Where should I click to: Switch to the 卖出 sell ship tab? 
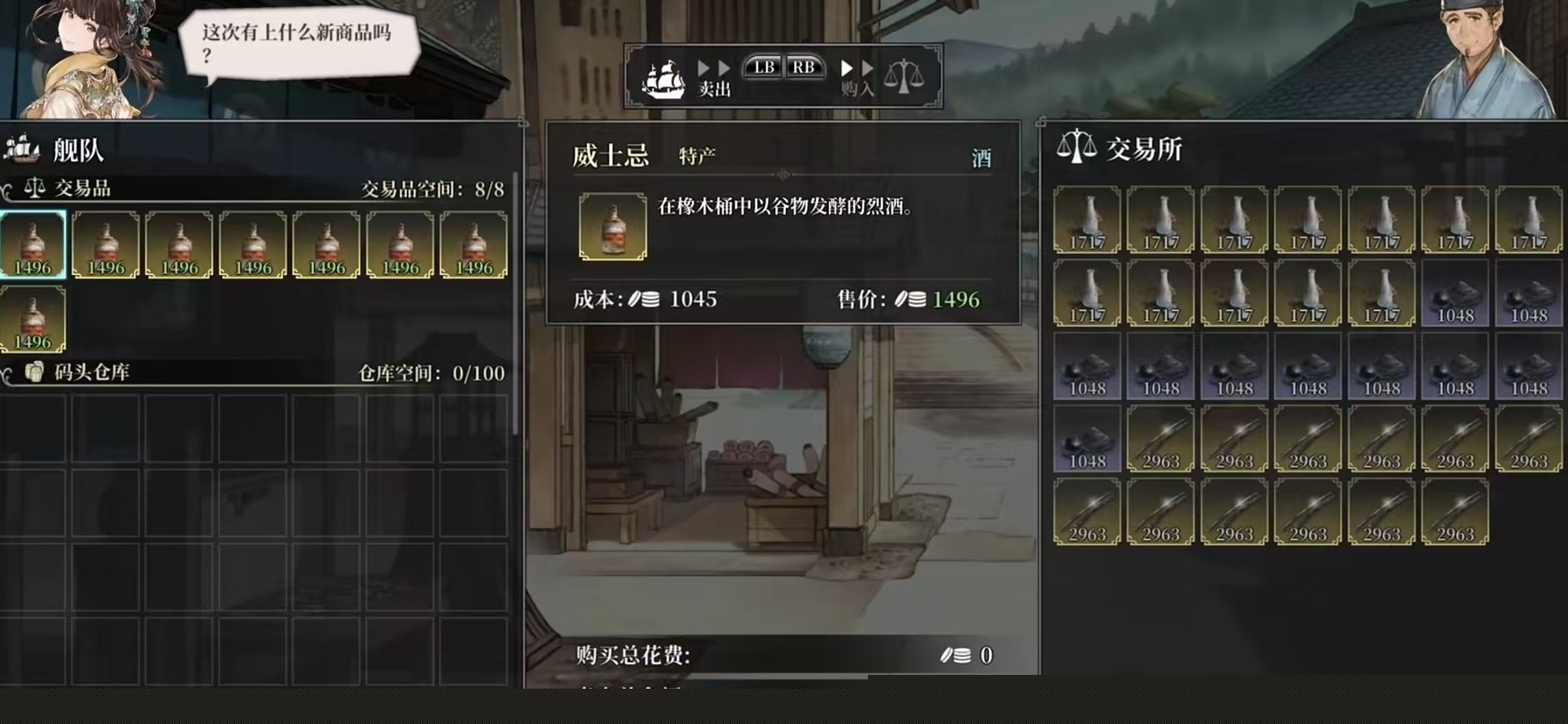click(665, 77)
